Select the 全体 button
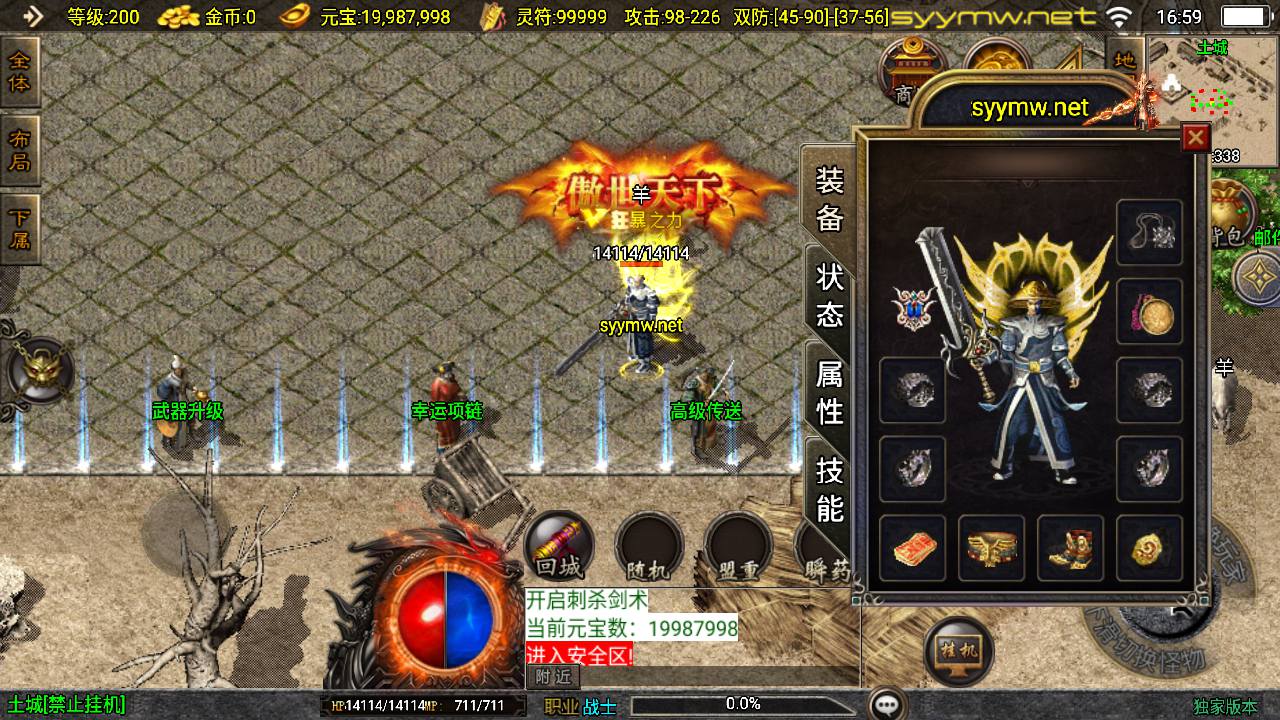1280x720 pixels. click(20, 72)
